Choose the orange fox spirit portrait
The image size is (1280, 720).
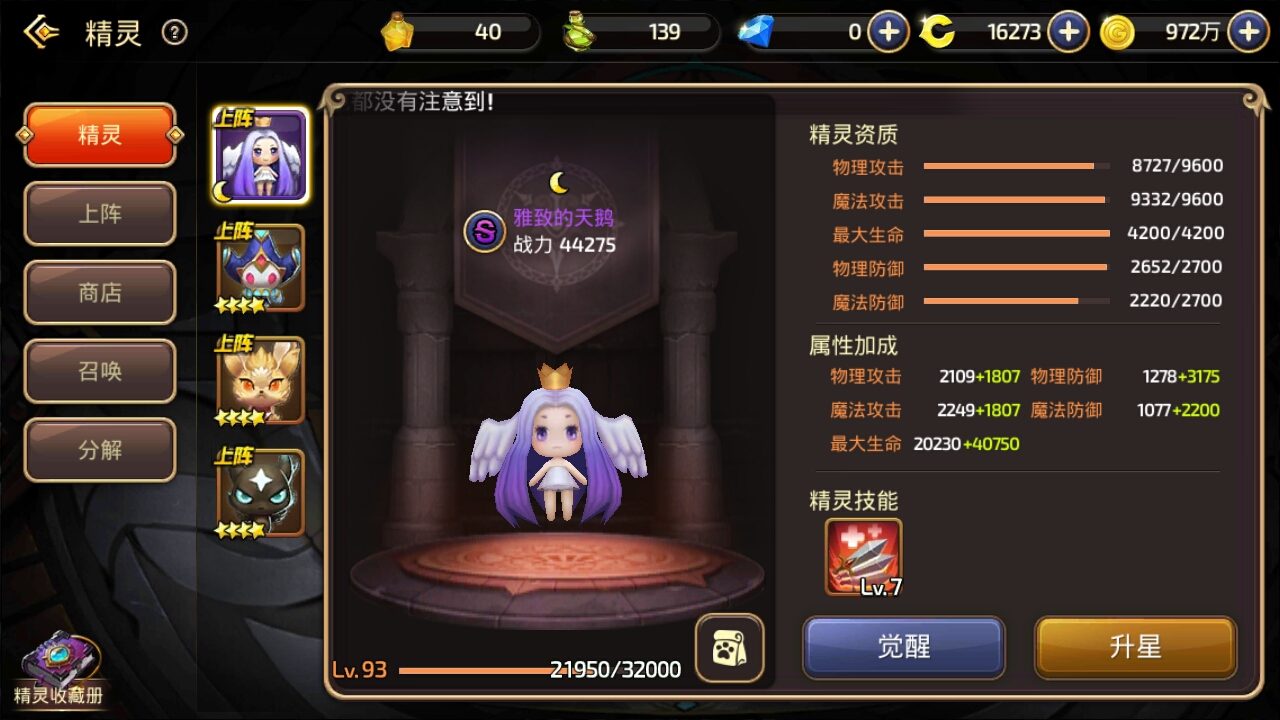(261, 381)
